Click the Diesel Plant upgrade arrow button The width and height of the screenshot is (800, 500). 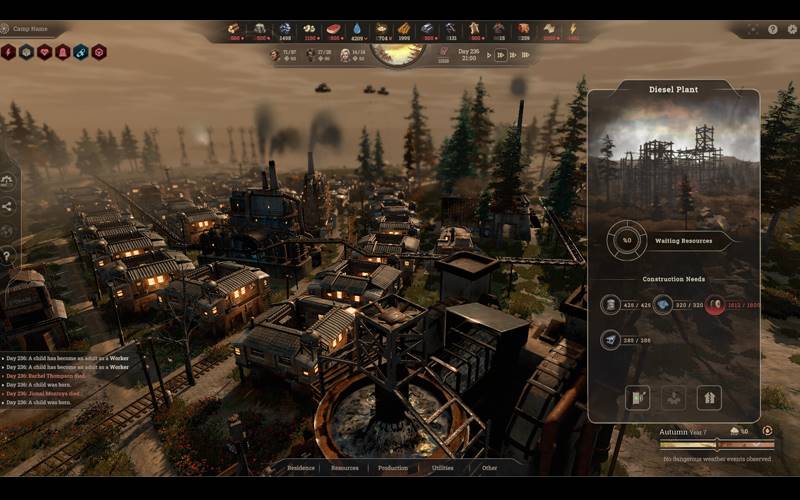[x=709, y=397]
